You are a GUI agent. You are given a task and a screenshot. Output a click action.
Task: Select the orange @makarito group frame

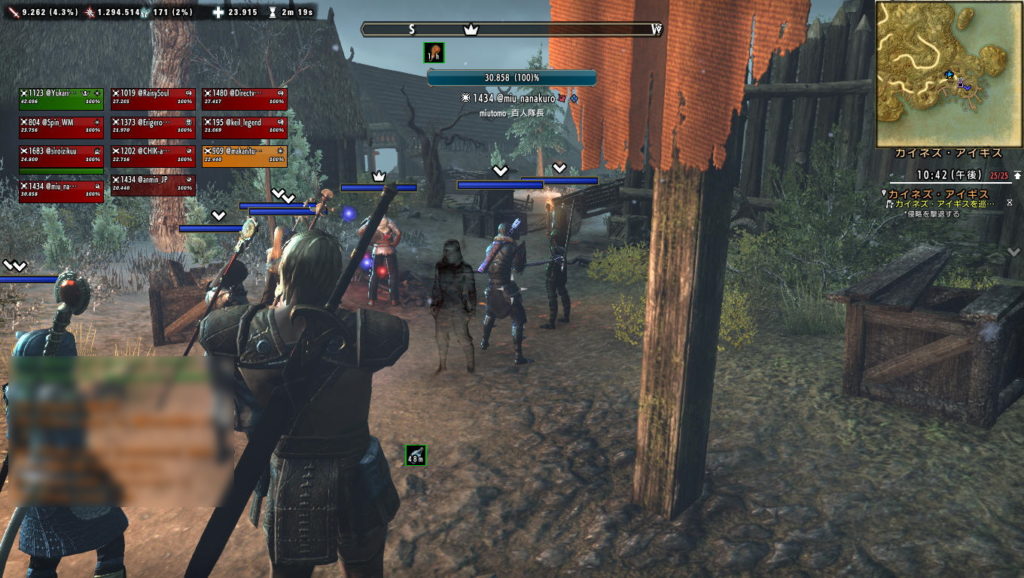coord(244,155)
